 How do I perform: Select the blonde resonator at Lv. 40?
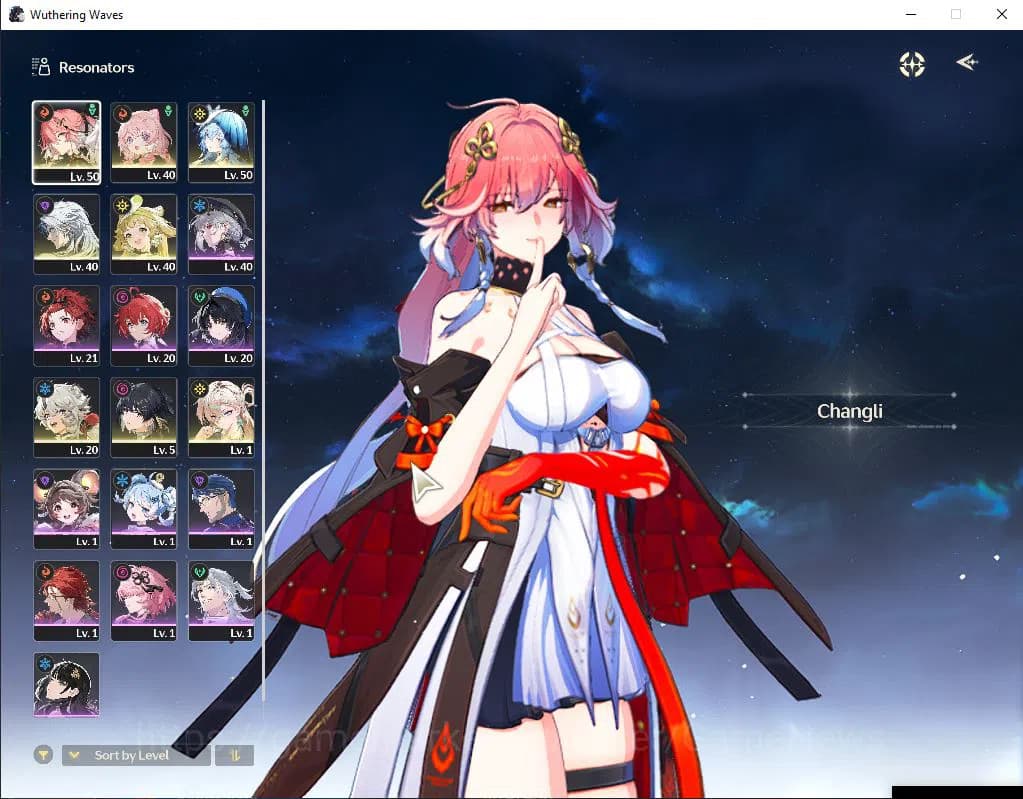pyautogui.click(x=144, y=233)
